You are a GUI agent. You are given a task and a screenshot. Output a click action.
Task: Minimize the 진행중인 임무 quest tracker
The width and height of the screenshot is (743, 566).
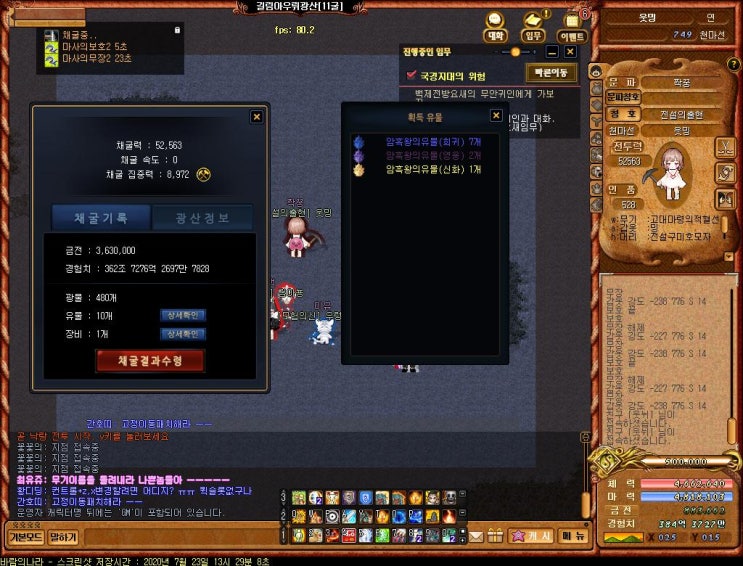pyautogui.click(x=552, y=51)
